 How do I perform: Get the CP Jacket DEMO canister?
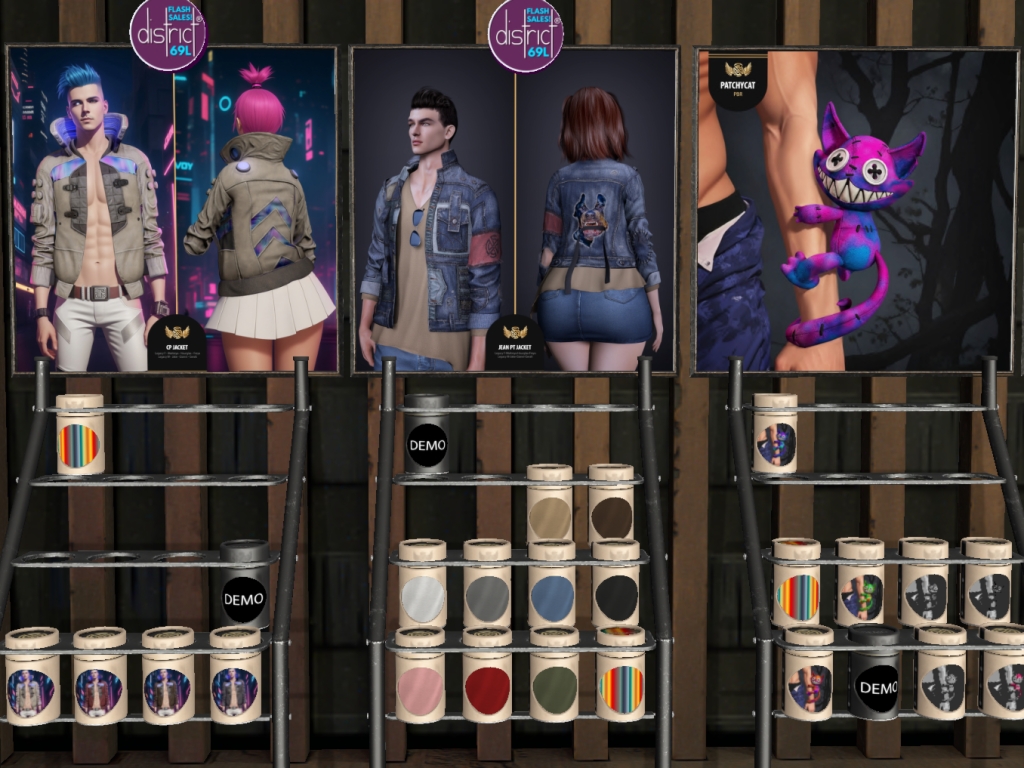point(244,590)
